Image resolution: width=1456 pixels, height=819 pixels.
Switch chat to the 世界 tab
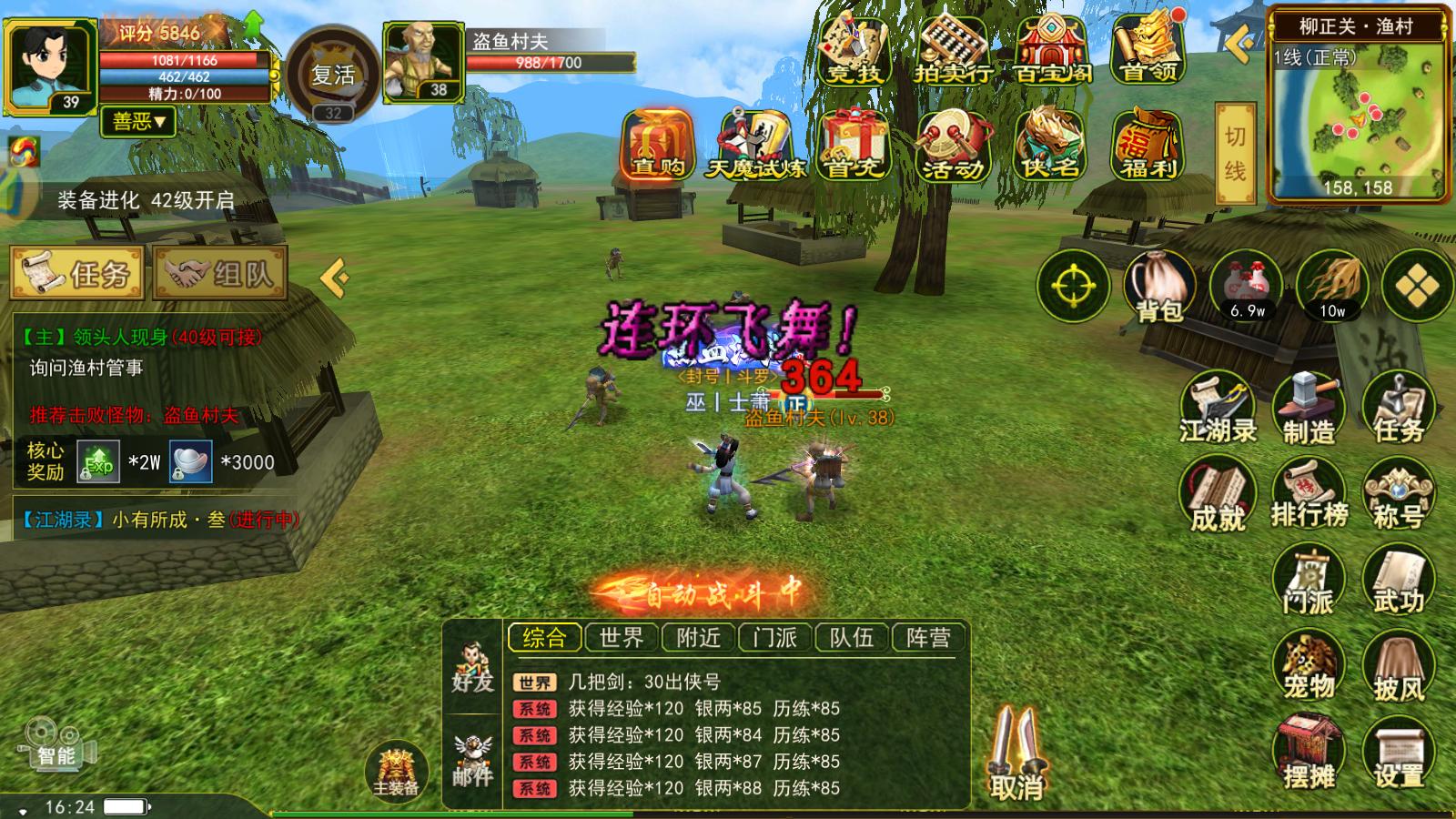click(x=622, y=638)
